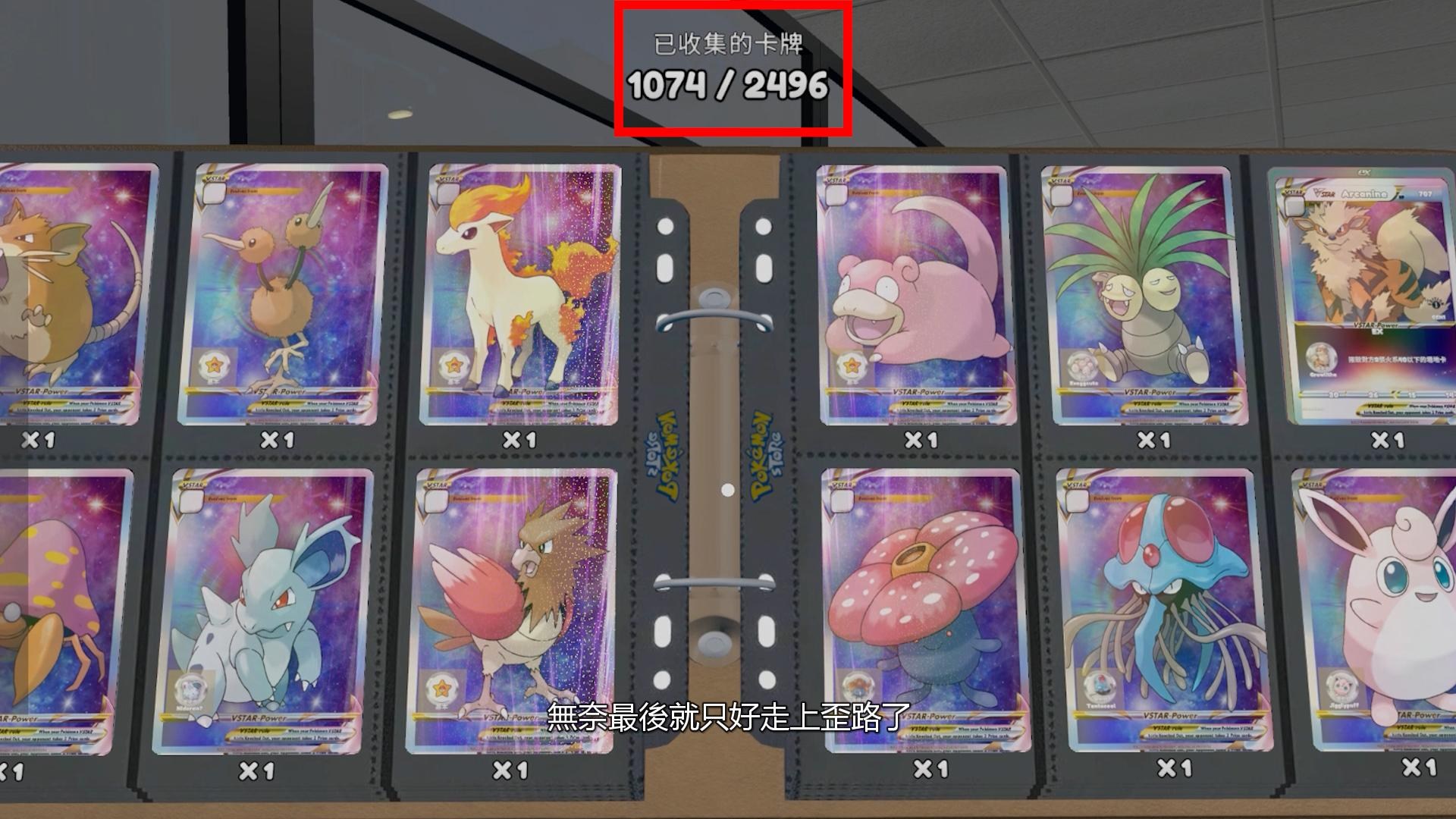Image resolution: width=1456 pixels, height=819 pixels.
Task: Toggle the checkbox on the Arcanine EX card
Action: point(1293,206)
